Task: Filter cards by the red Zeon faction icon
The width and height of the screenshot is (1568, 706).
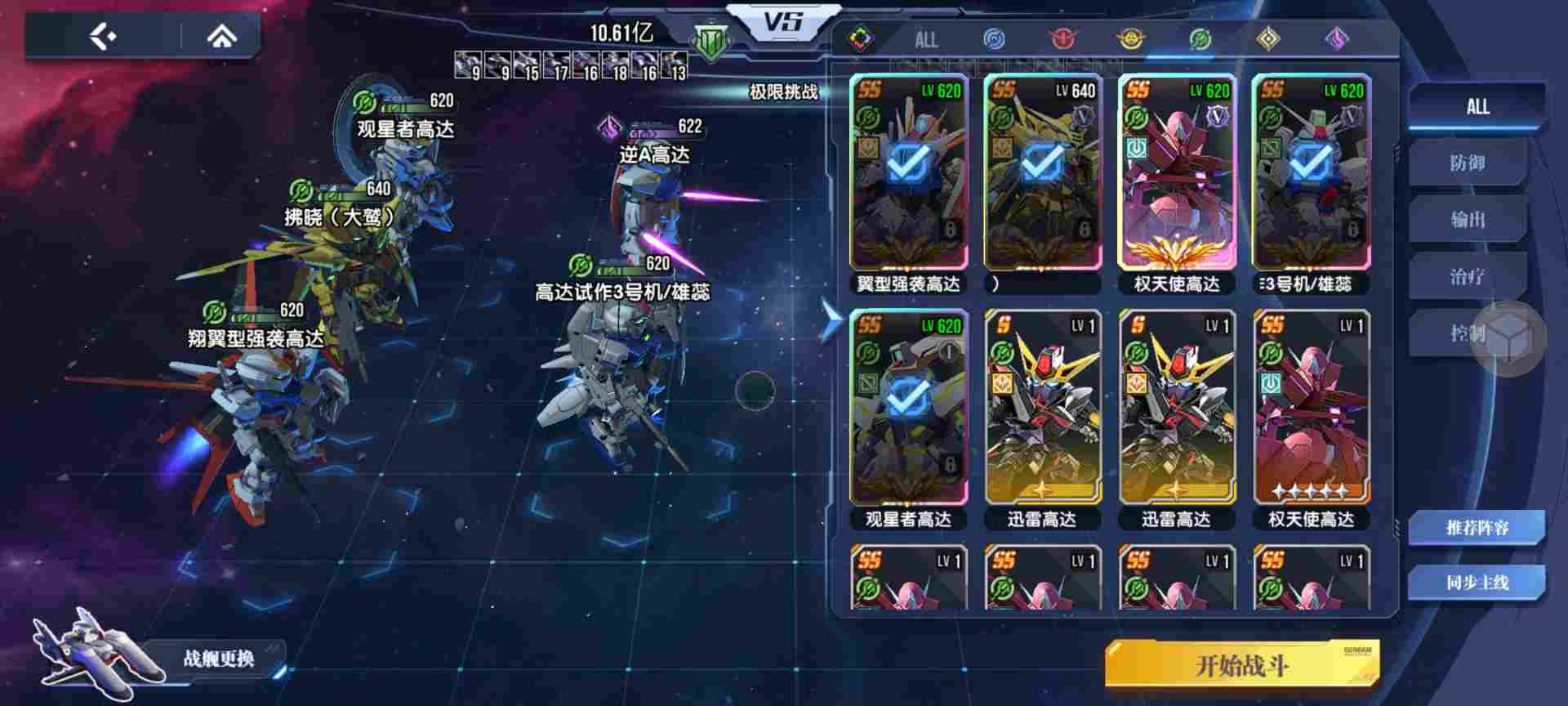Action: 1062,38
